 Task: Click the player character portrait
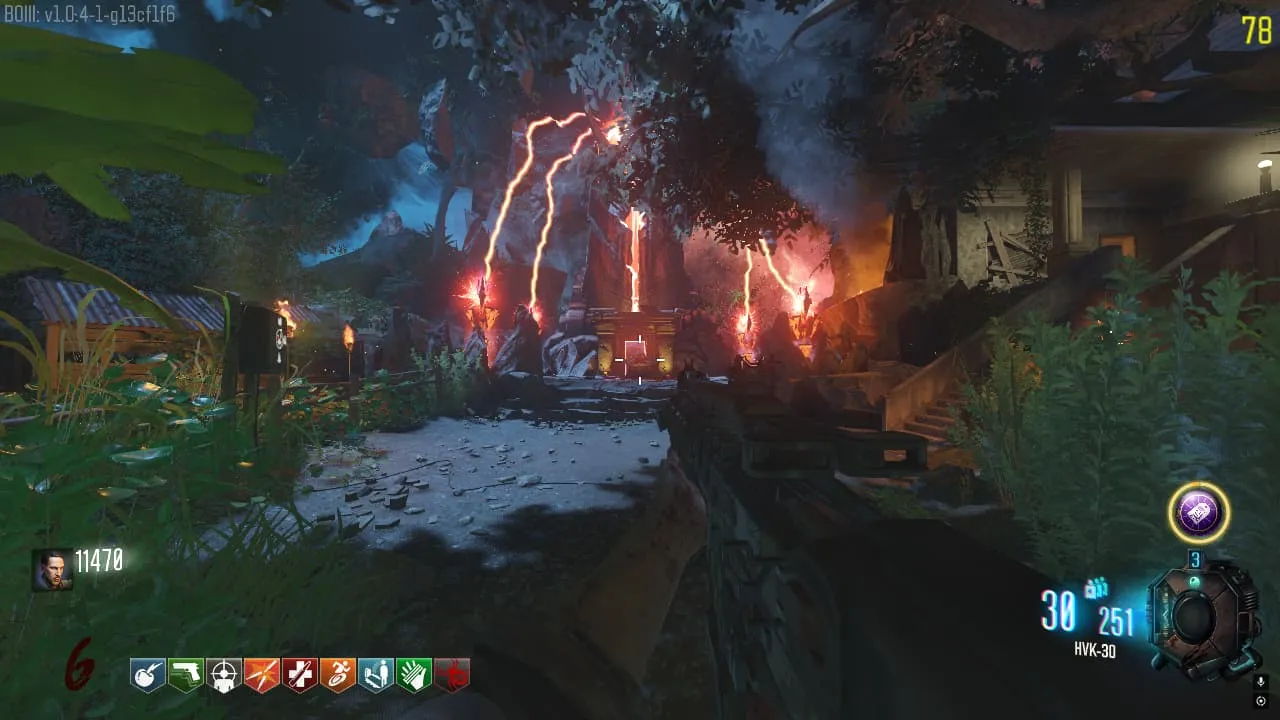52,569
